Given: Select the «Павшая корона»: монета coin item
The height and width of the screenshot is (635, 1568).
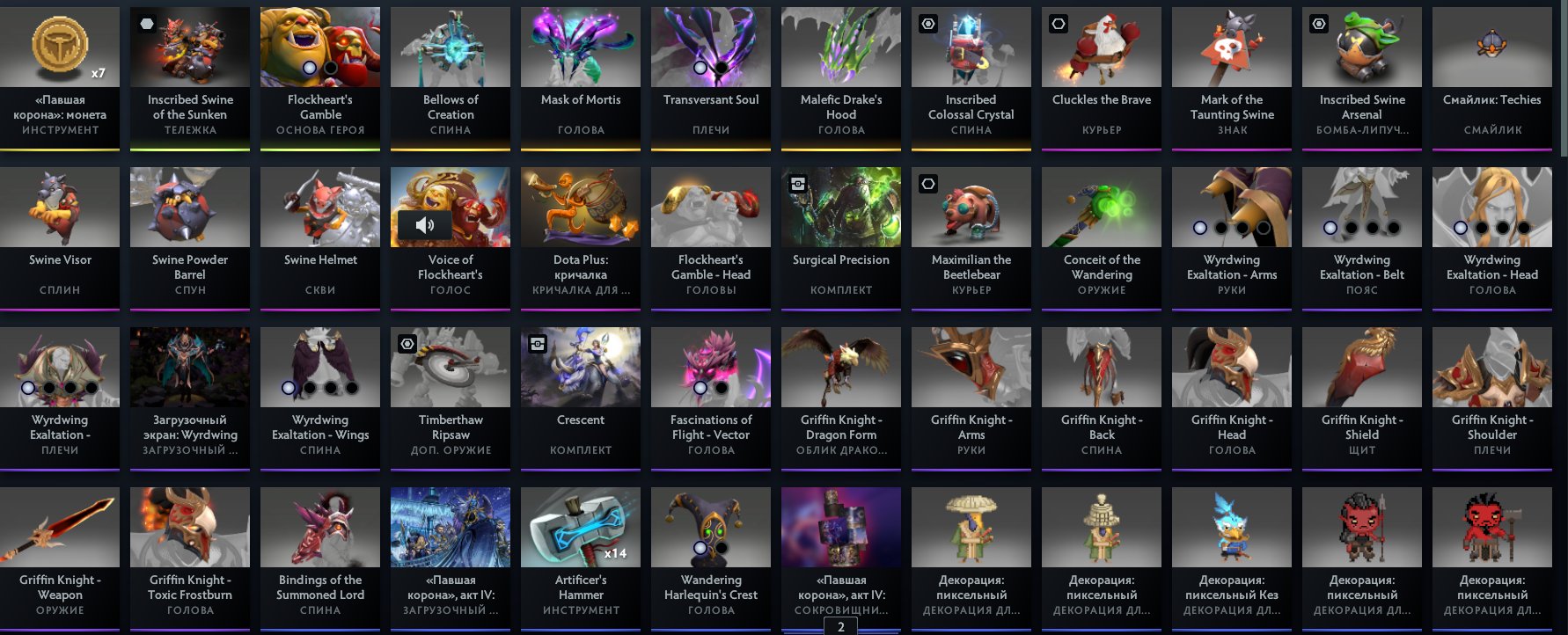Looking at the screenshot, I should pyautogui.click(x=60, y=46).
